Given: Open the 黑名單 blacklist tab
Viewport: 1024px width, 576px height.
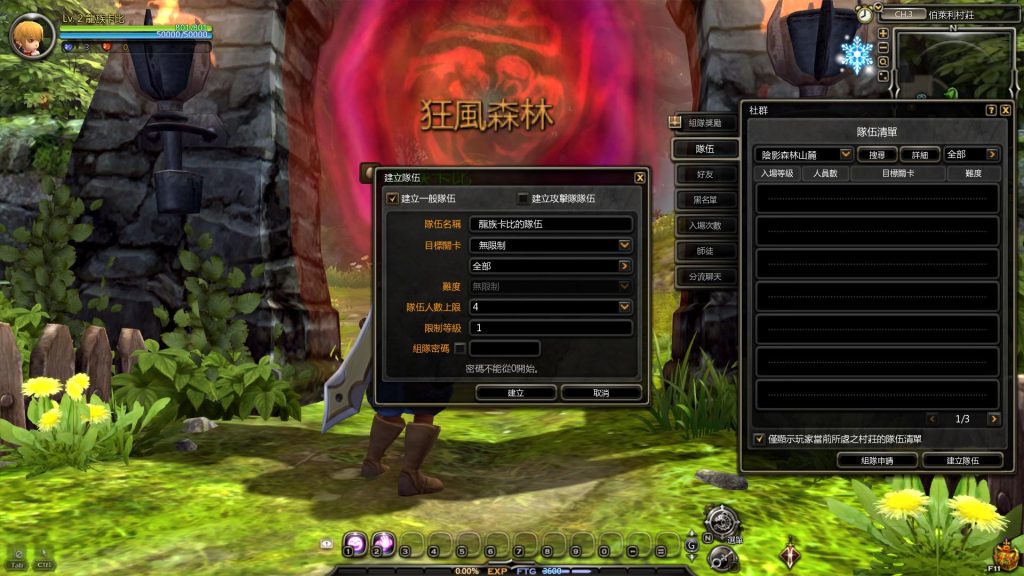Looking at the screenshot, I should click(x=705, y=200).
